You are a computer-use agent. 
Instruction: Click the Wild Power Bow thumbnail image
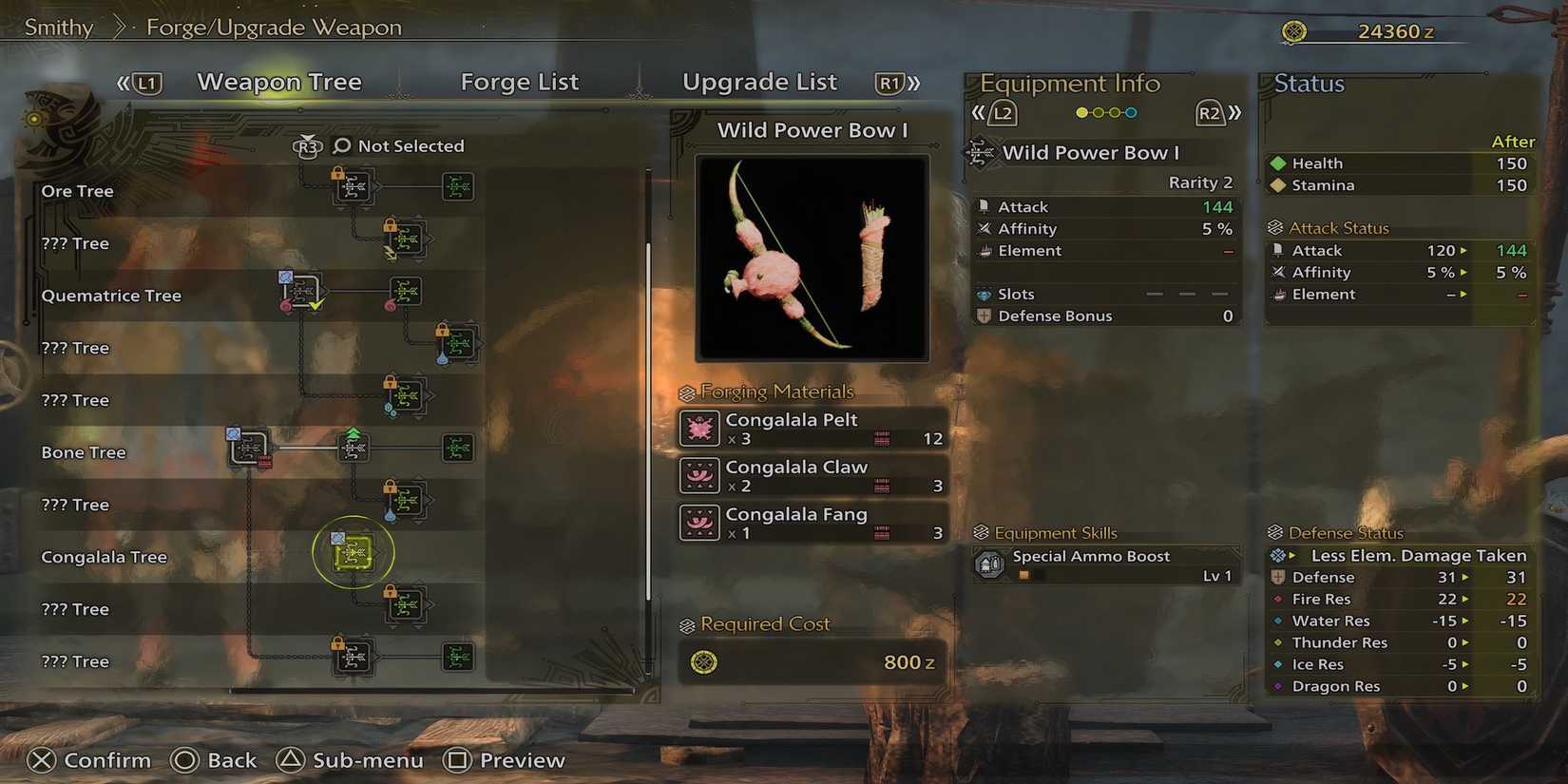(812, 258)
